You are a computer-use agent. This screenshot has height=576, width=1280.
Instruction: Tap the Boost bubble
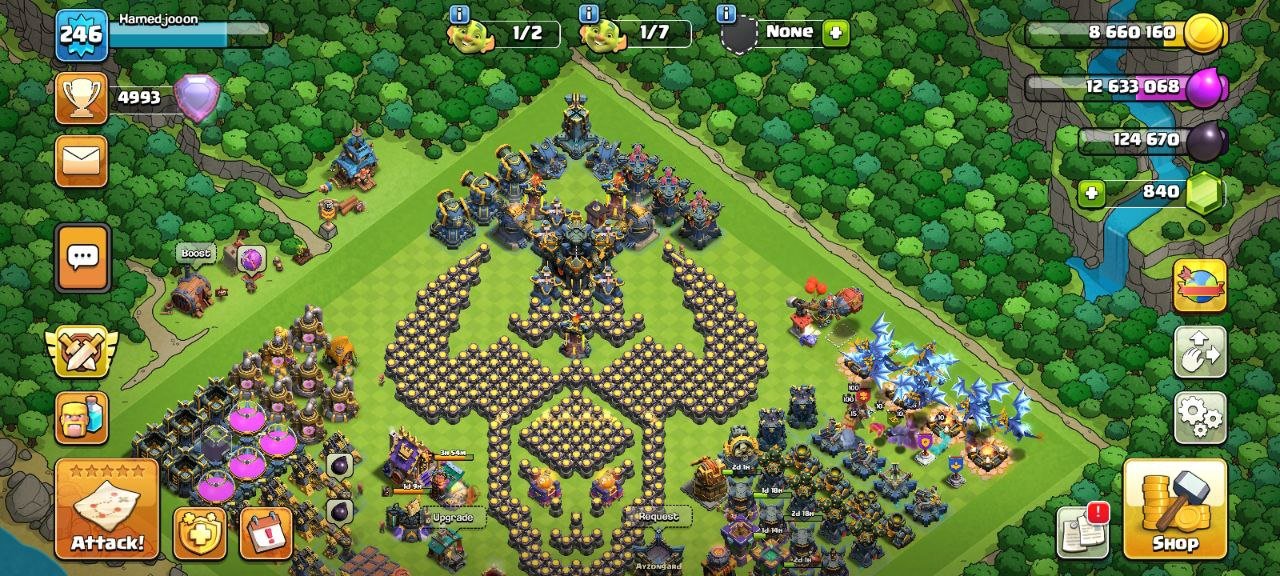coord(196,254)
